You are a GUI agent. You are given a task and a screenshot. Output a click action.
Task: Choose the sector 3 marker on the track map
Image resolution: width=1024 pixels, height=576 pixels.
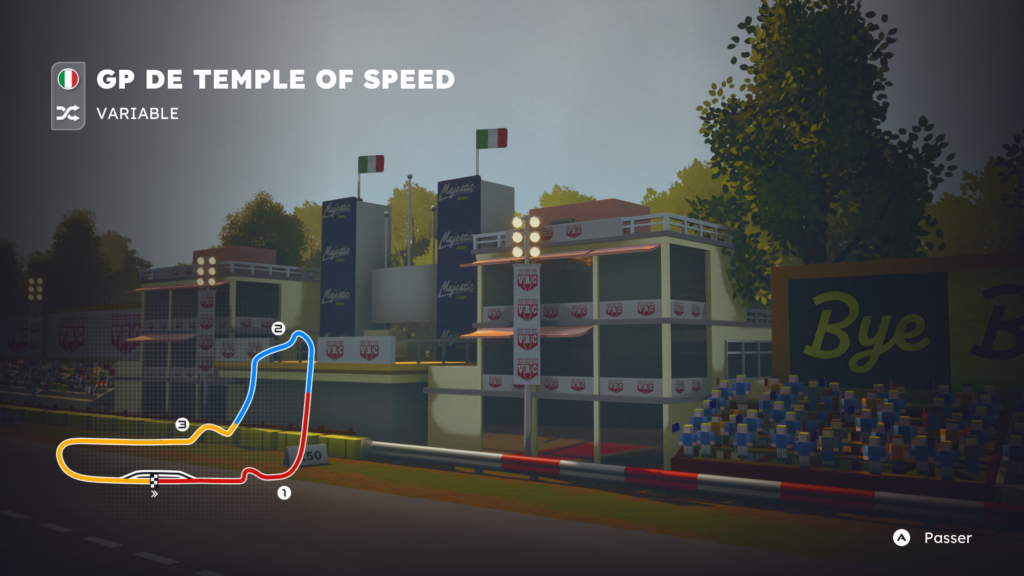click(182, 425)
